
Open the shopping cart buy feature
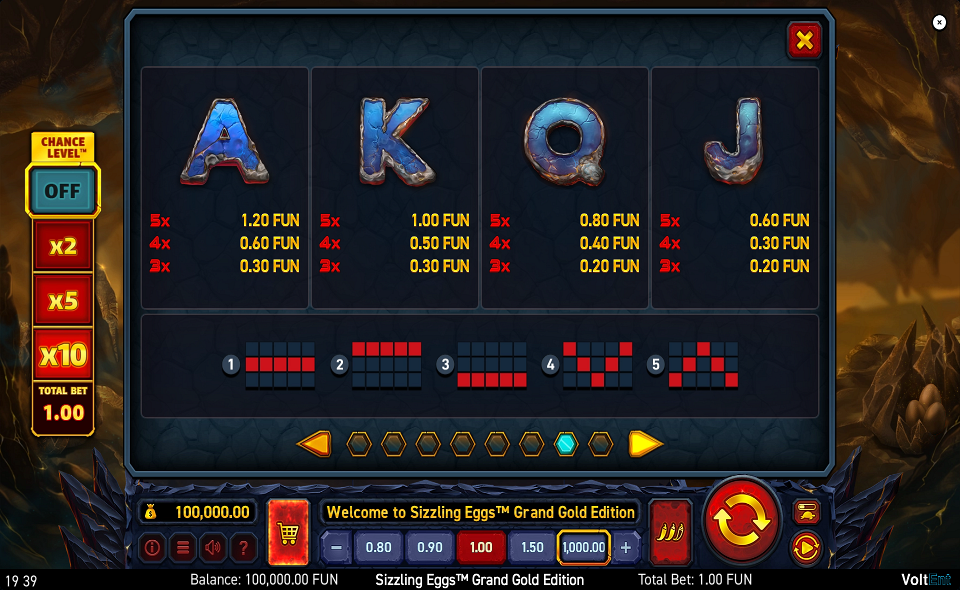pos(290,532)
